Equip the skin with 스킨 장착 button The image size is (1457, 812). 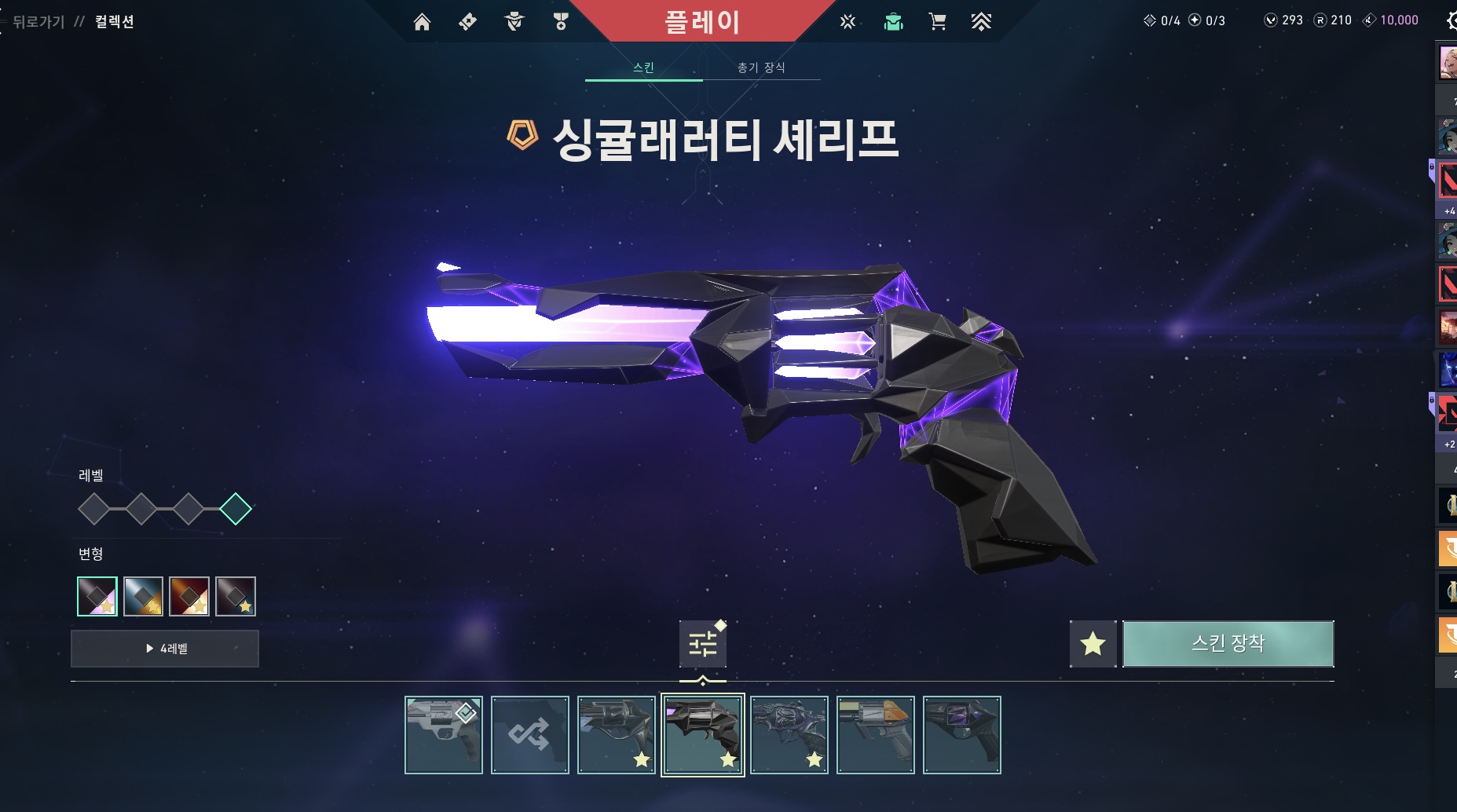click(x=1228, y=644)
